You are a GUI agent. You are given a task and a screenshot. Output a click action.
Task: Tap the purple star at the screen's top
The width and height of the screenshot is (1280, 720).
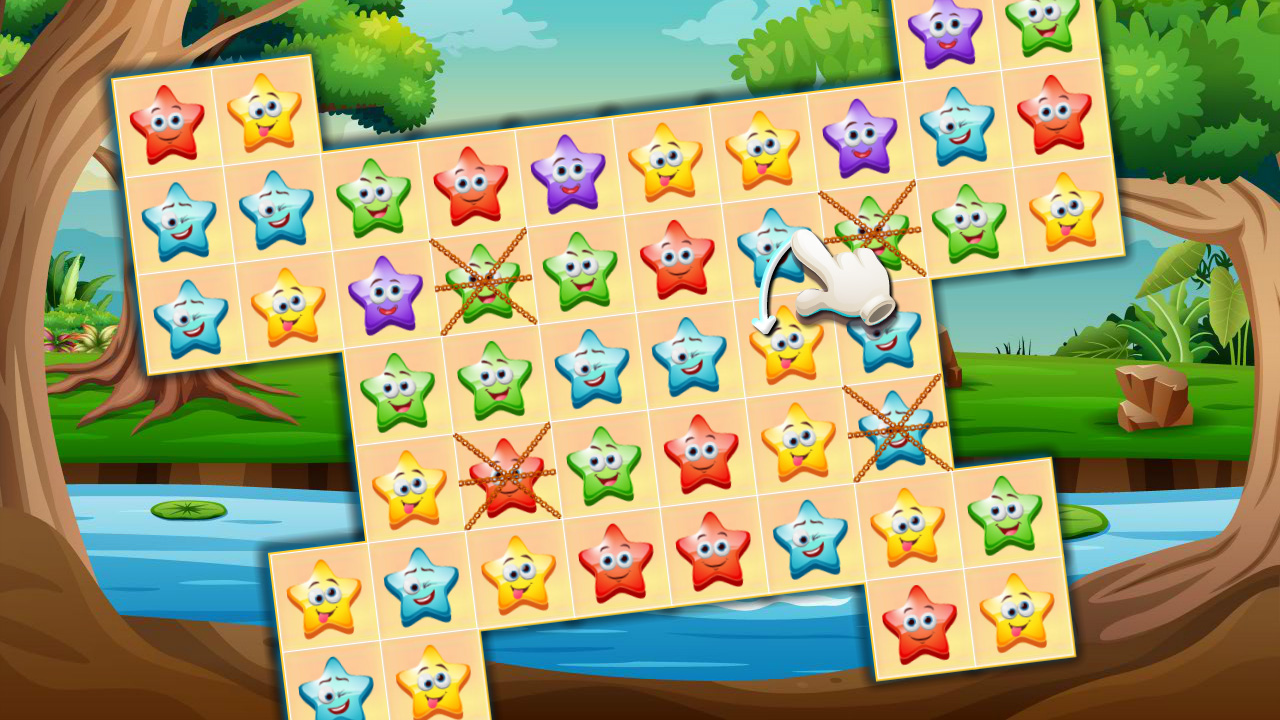click(x=945, y=30)
